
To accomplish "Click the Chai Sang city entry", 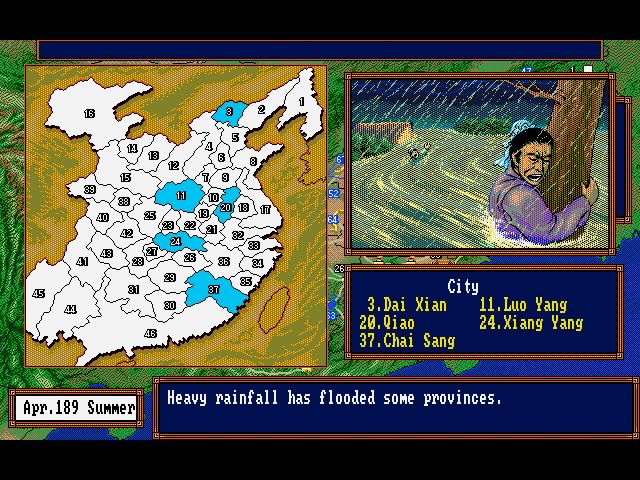I will [x=406, y=341].
